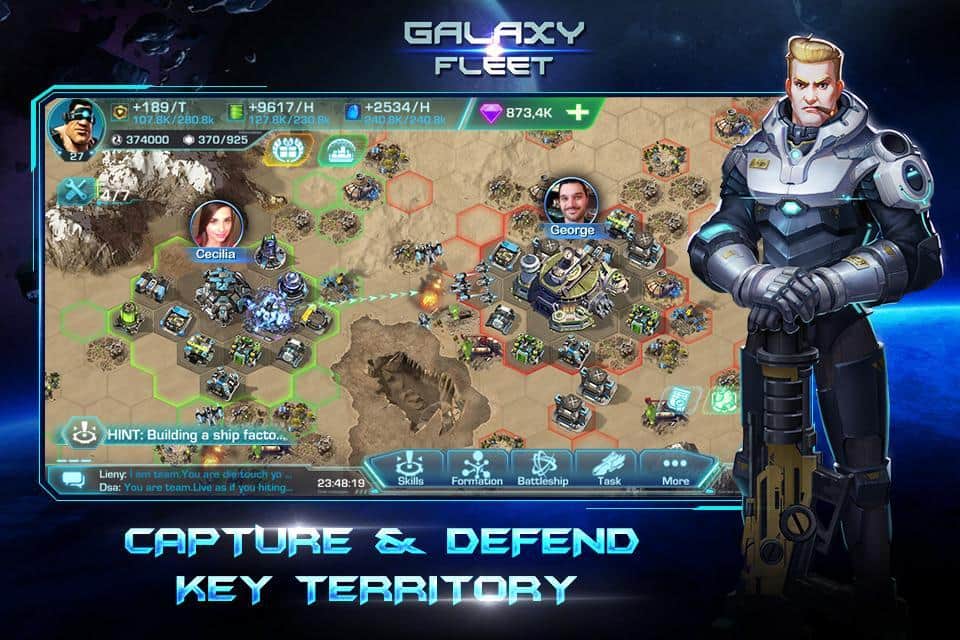960x640 pixels.
Task: Open the Task list
Action: (x=608, y=469)
